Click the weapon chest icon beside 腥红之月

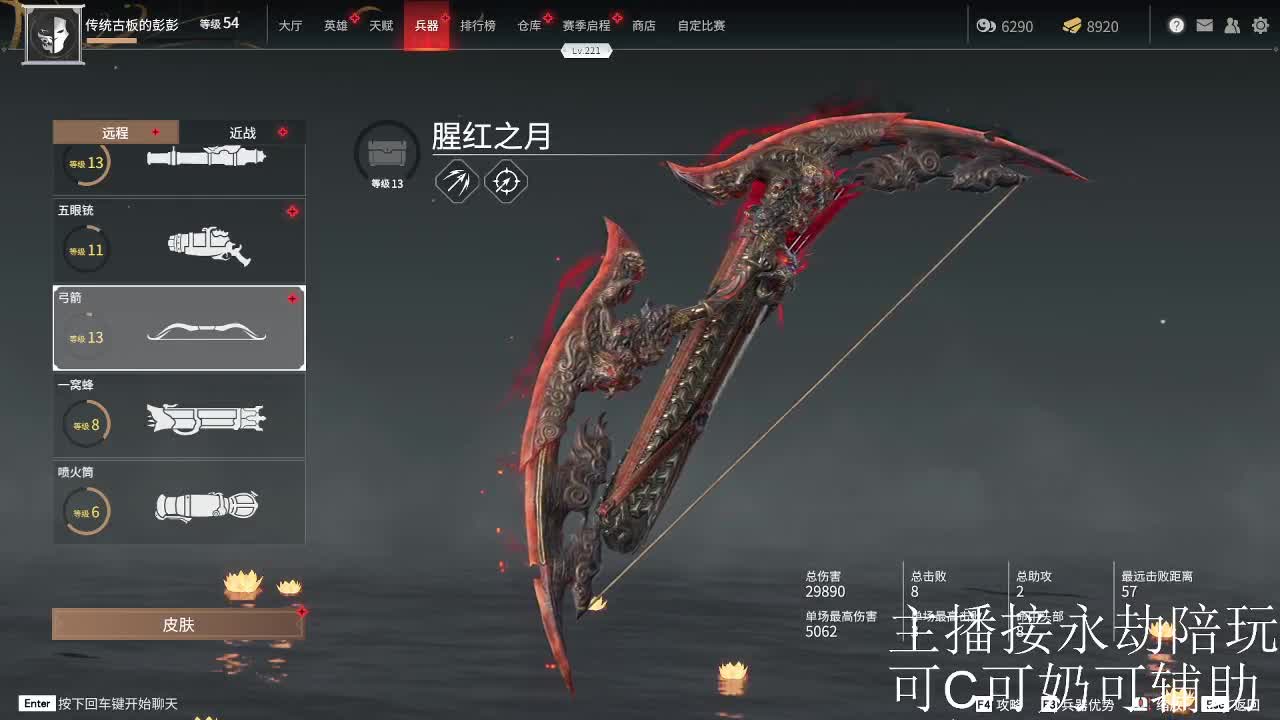point(386,151)
